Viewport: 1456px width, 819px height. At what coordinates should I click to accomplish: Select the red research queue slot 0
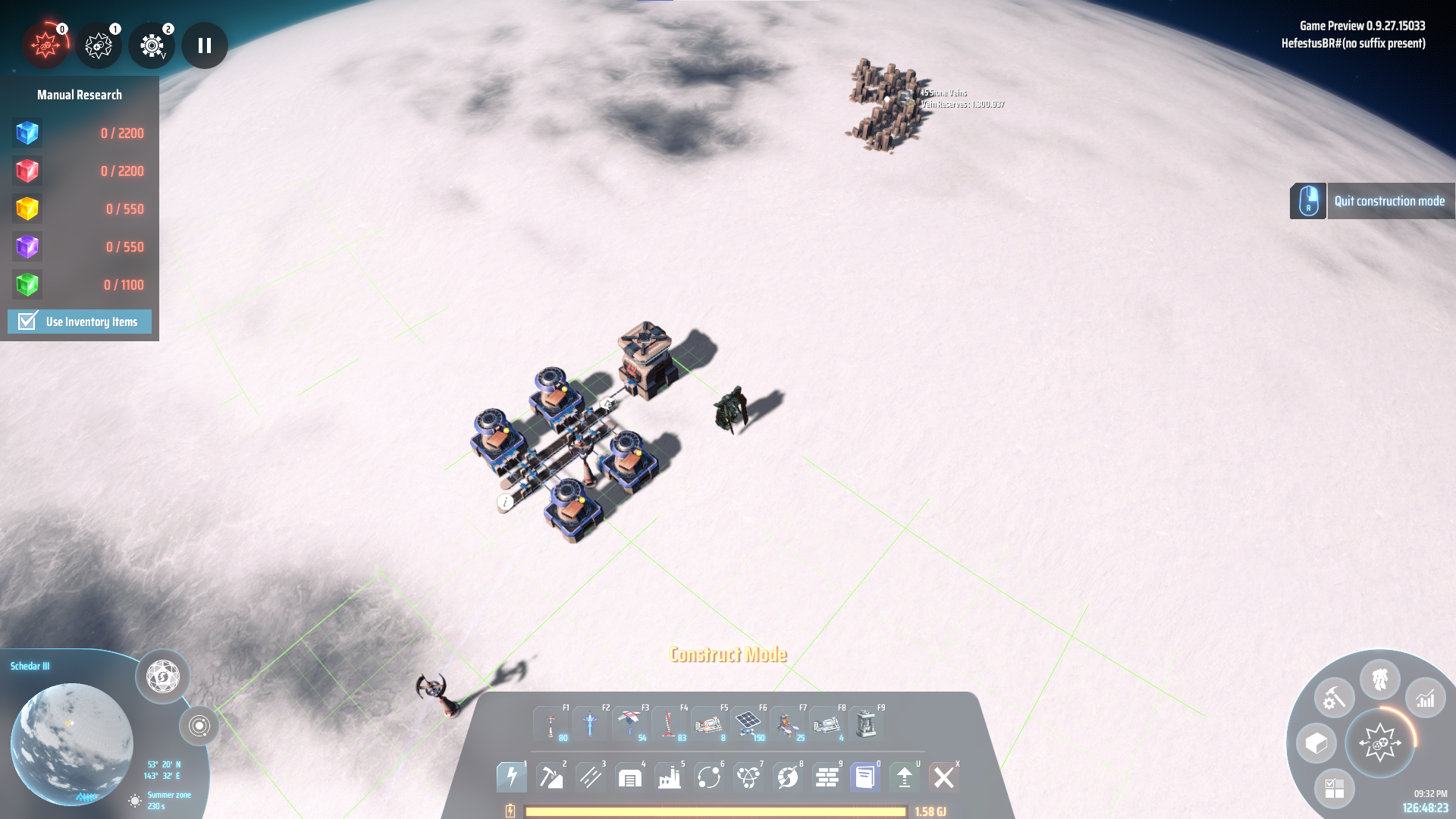pos(45,45)
